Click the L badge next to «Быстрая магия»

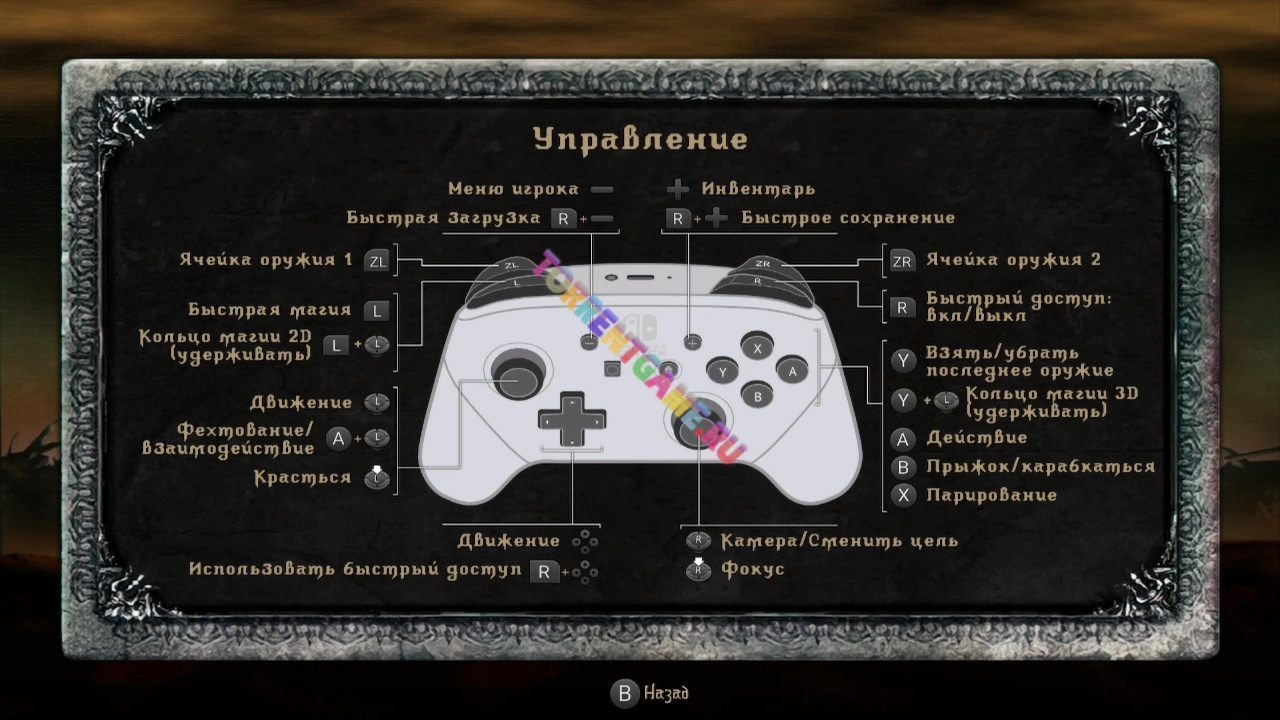click(x=375, y=309)
